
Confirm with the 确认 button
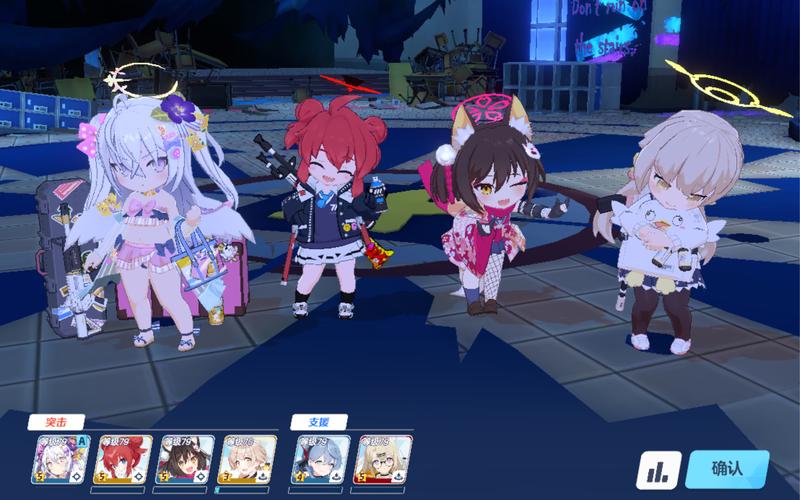pyautogui.click(x=727, y=469)
